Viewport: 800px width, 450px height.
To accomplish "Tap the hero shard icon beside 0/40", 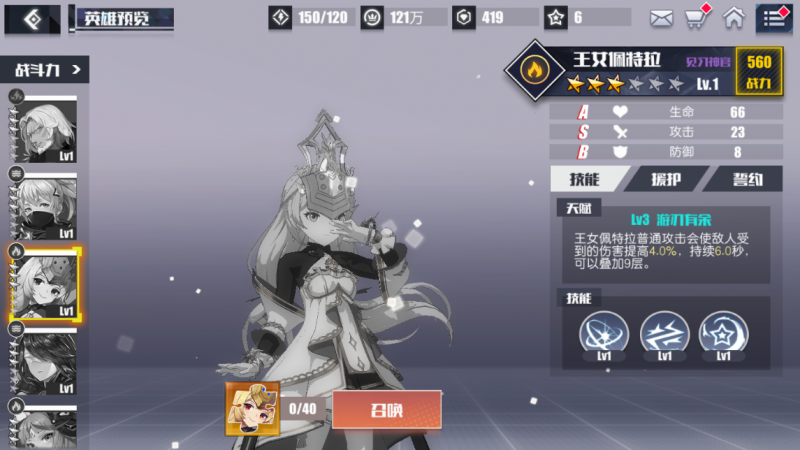I will click(252, 407).
